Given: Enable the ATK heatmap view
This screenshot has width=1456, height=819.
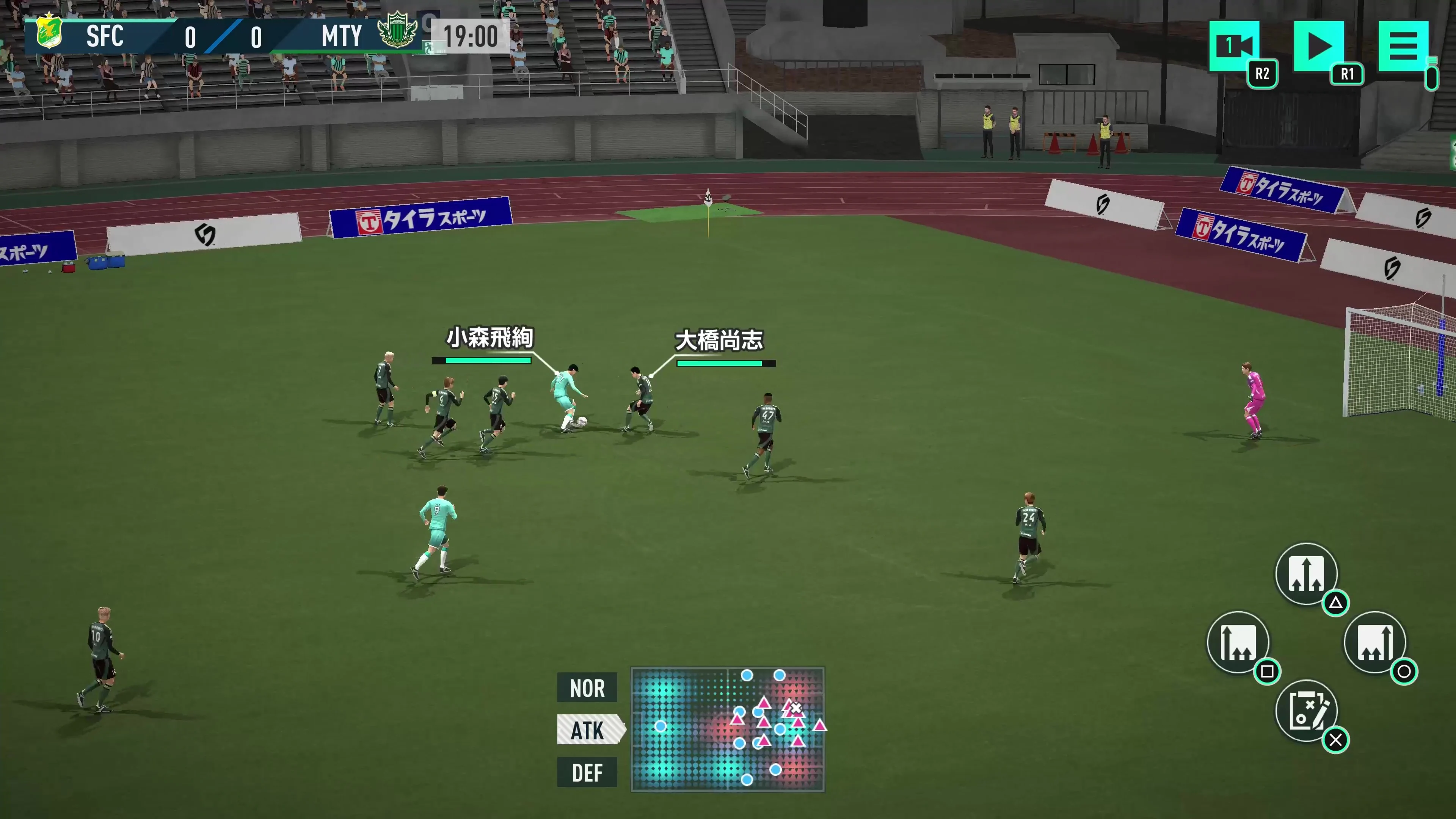Looking at the screenshot, I should click(589, 730).
